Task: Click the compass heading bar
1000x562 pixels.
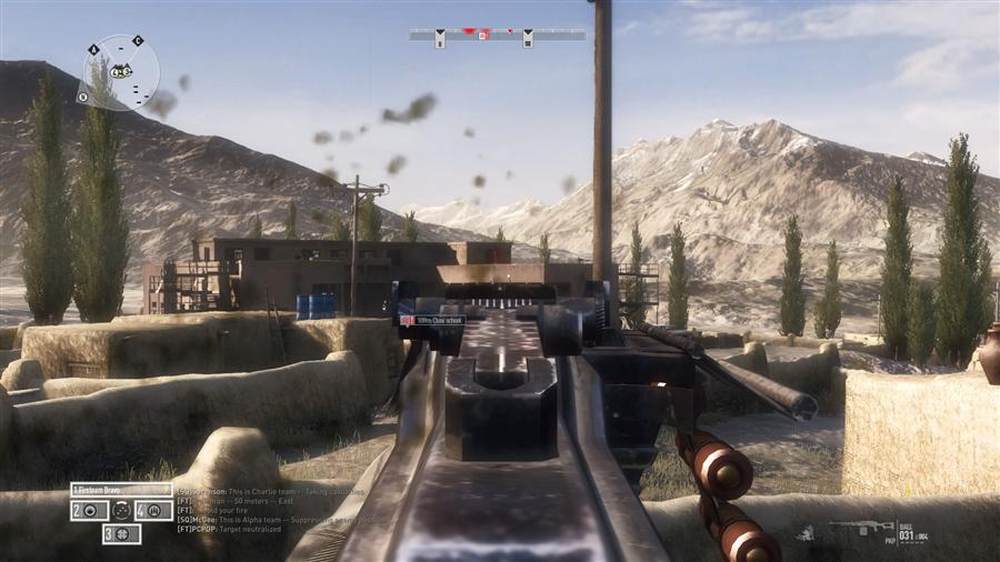Action: (497, 34)
